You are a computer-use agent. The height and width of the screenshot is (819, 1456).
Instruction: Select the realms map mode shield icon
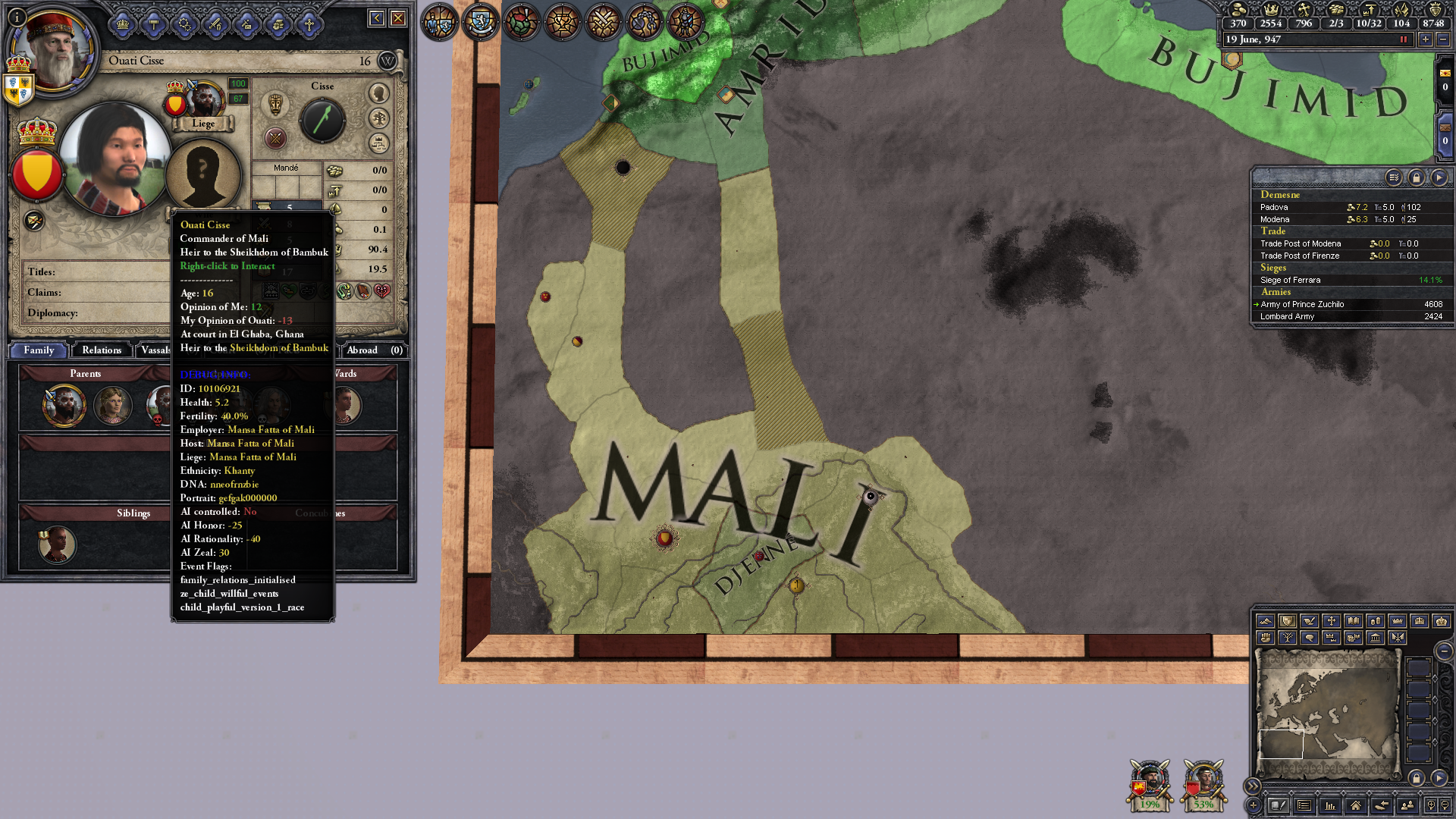click(1288, 622)
